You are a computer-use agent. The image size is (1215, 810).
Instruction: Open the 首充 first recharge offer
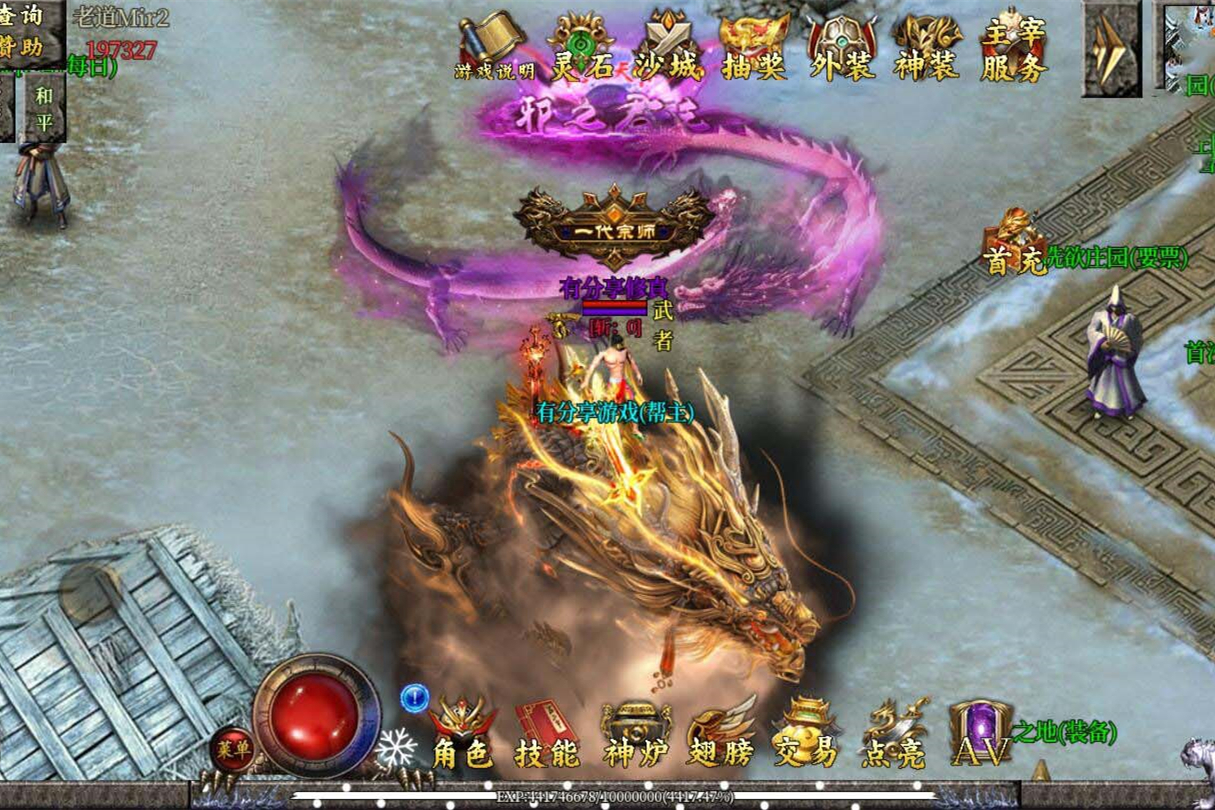(x=1014, y=243)
